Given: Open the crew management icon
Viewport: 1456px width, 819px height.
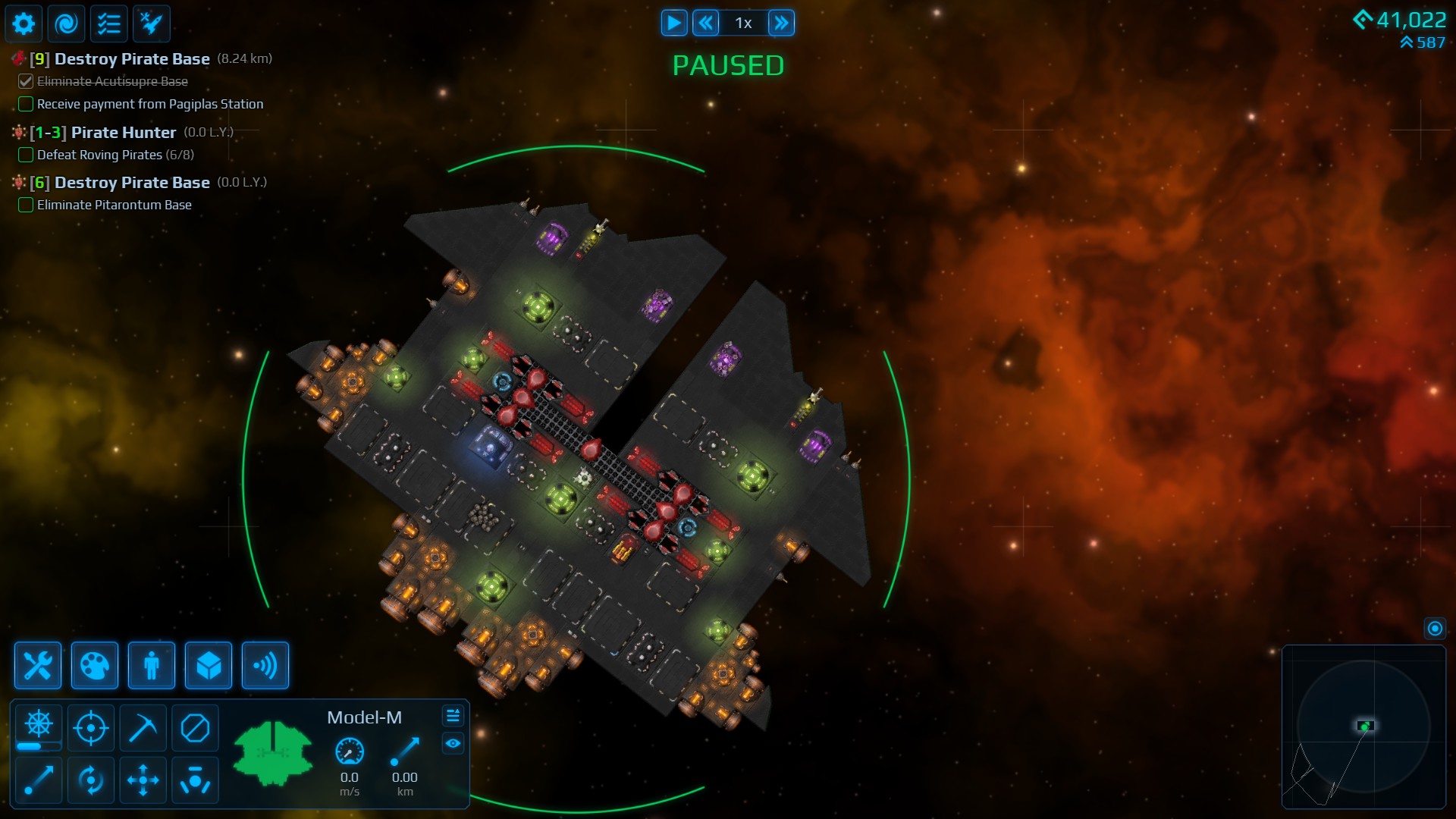Looking at the screenshot, I should (x=152, y=666).
